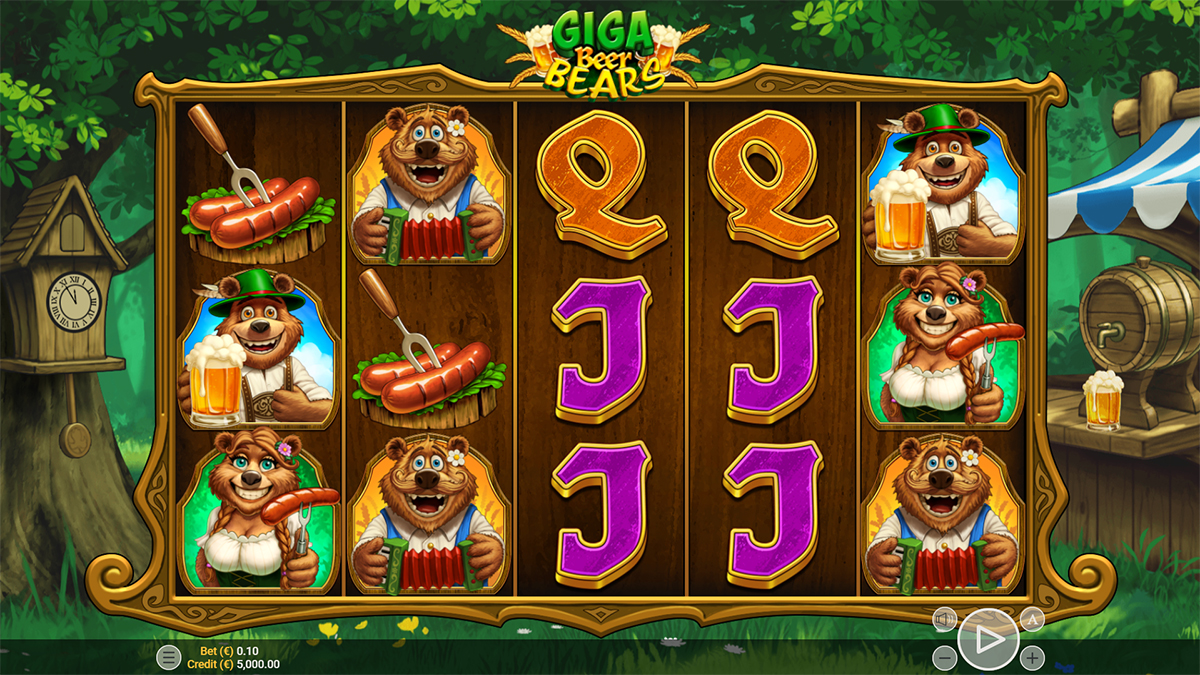Toggle sound with the speaker icon

(944, 620)
